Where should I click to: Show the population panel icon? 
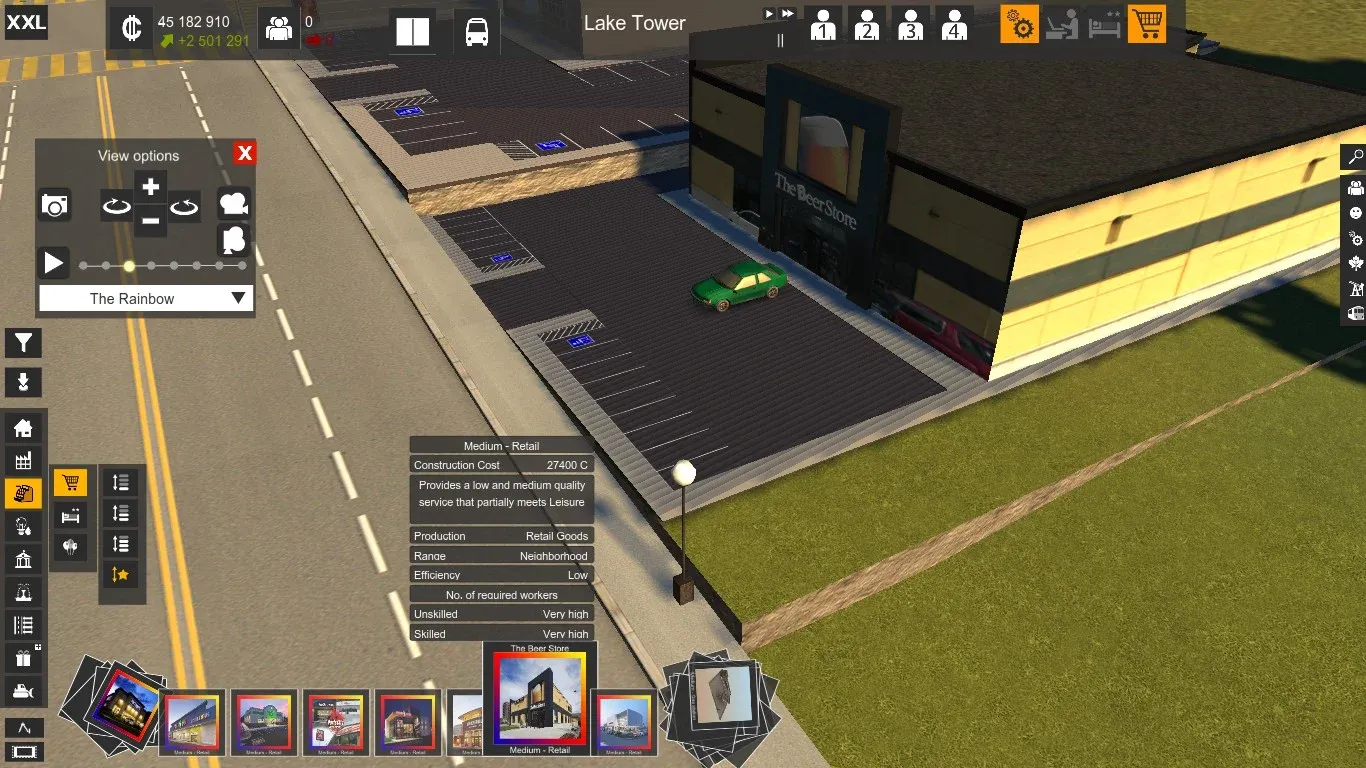point(278,29)
